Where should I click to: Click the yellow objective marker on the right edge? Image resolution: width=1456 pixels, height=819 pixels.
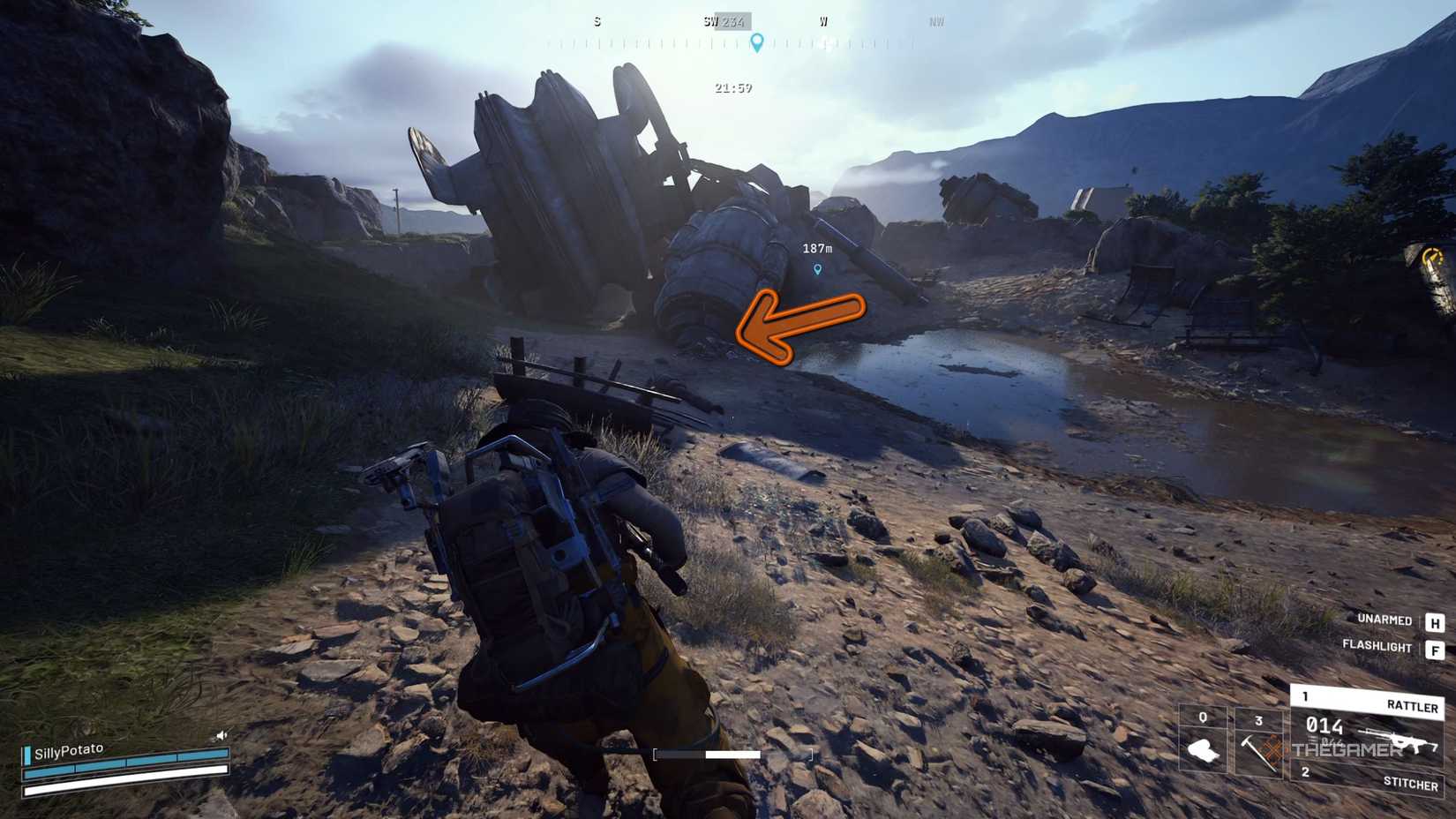(x=1431, y=258)
